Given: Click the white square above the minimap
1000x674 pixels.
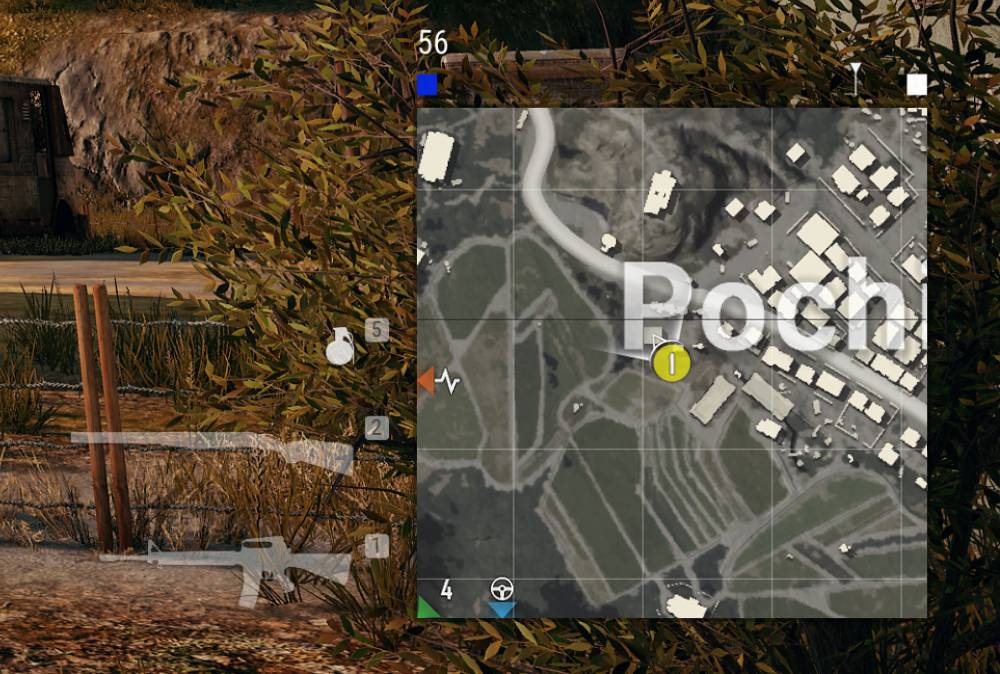Looking at the screenshot, I should pos(916,85).
